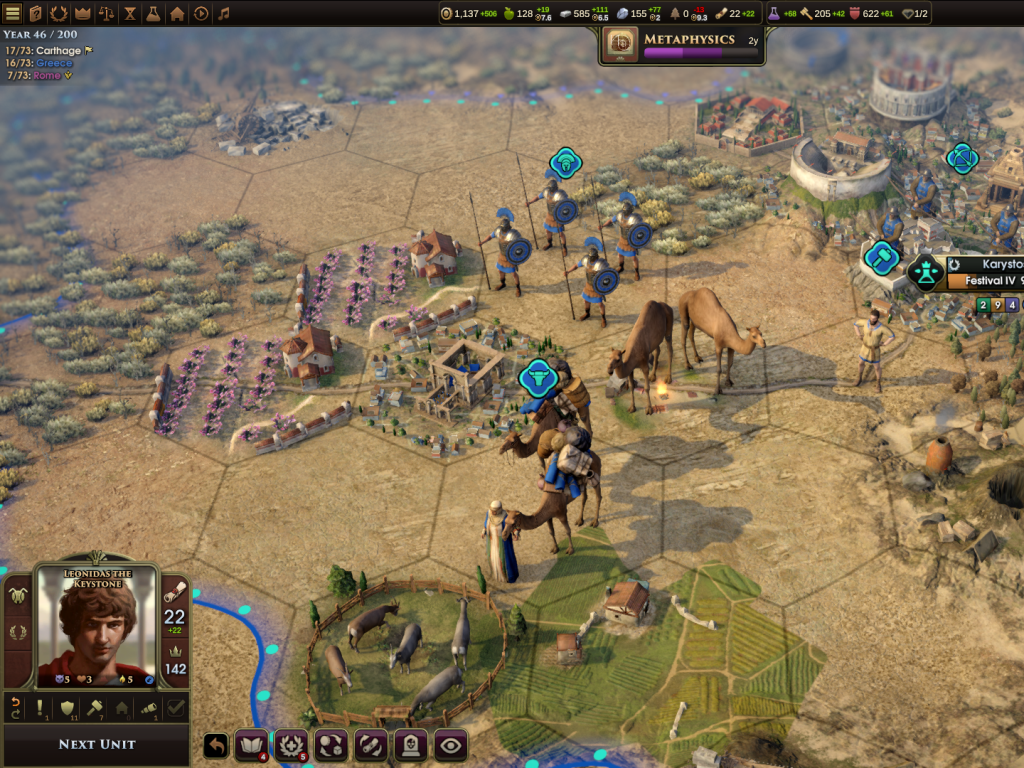Open the flask research screen

coord(153,14)
